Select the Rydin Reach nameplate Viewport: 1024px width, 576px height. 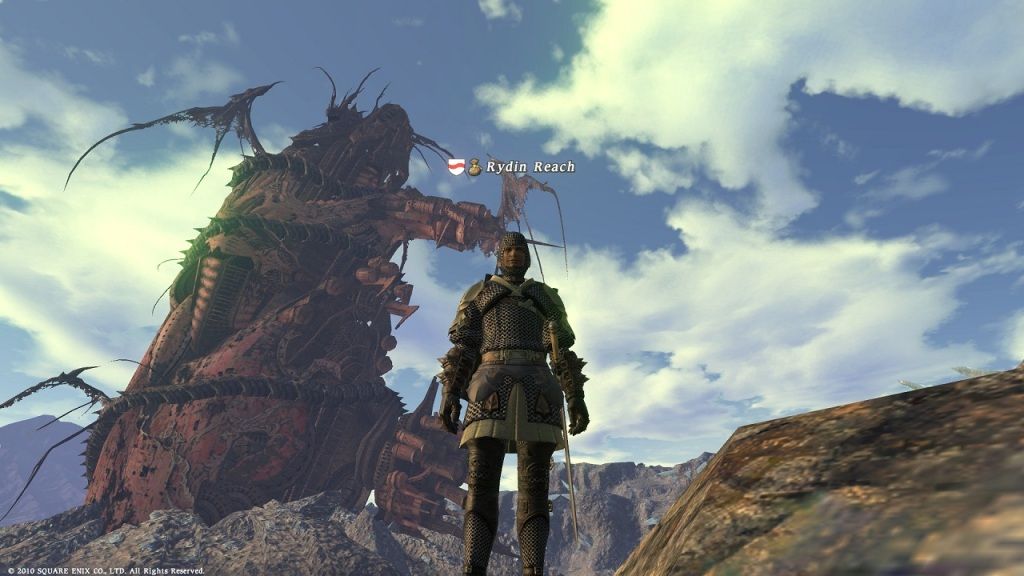[x=530, y=167]
